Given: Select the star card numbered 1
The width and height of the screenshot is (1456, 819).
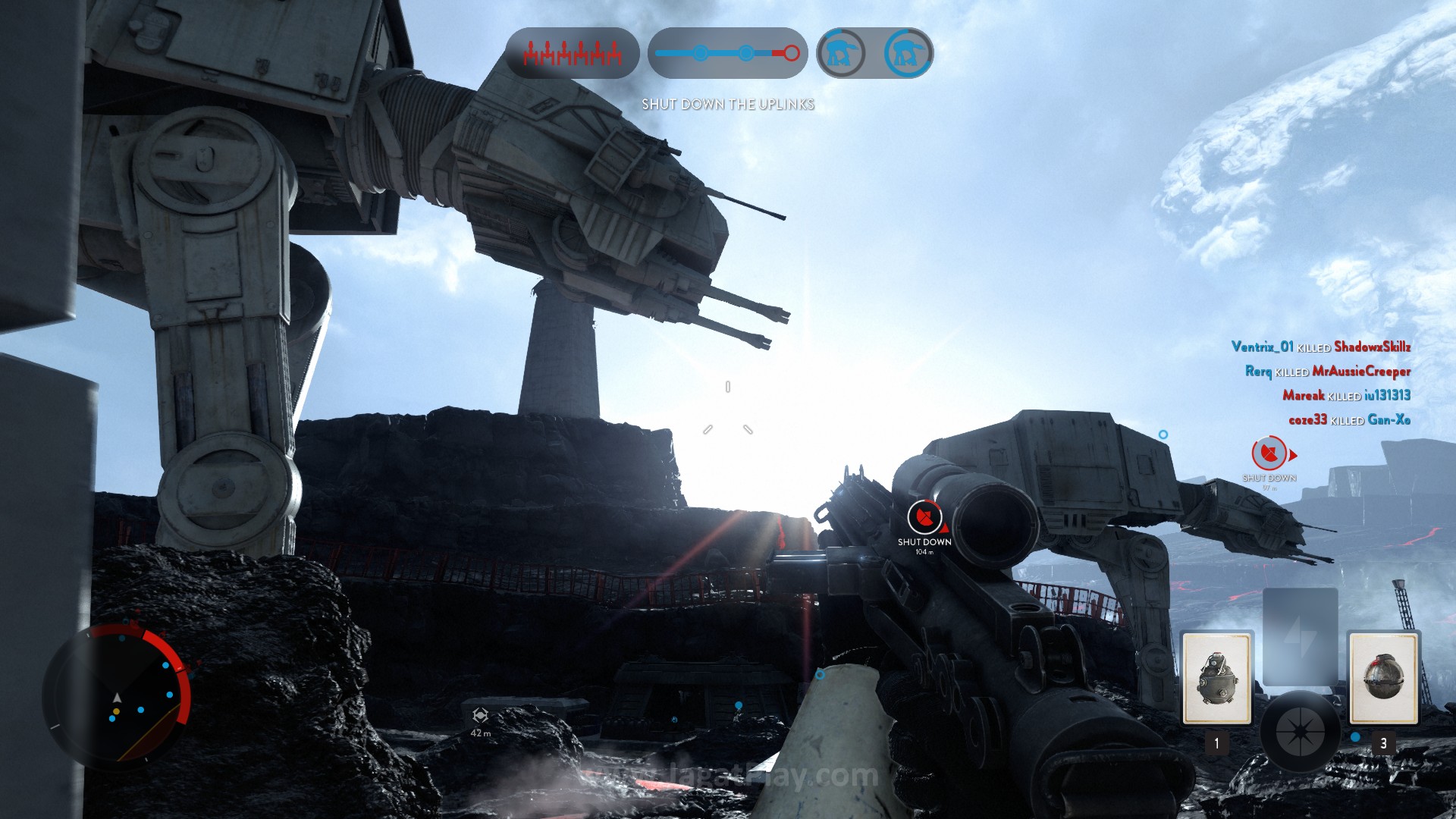Looking at the screenshot, I should tap(1216, 679).
